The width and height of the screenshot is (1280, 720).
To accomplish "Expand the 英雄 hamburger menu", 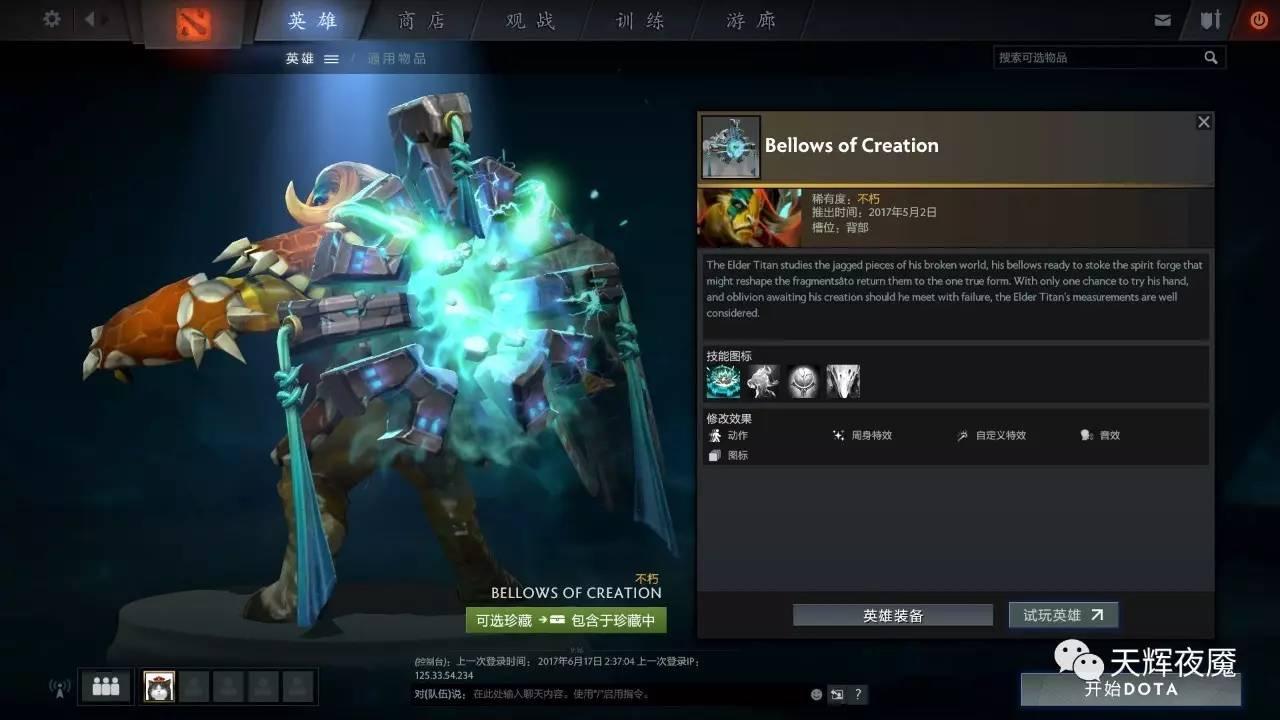I will [x=330, y=58].
